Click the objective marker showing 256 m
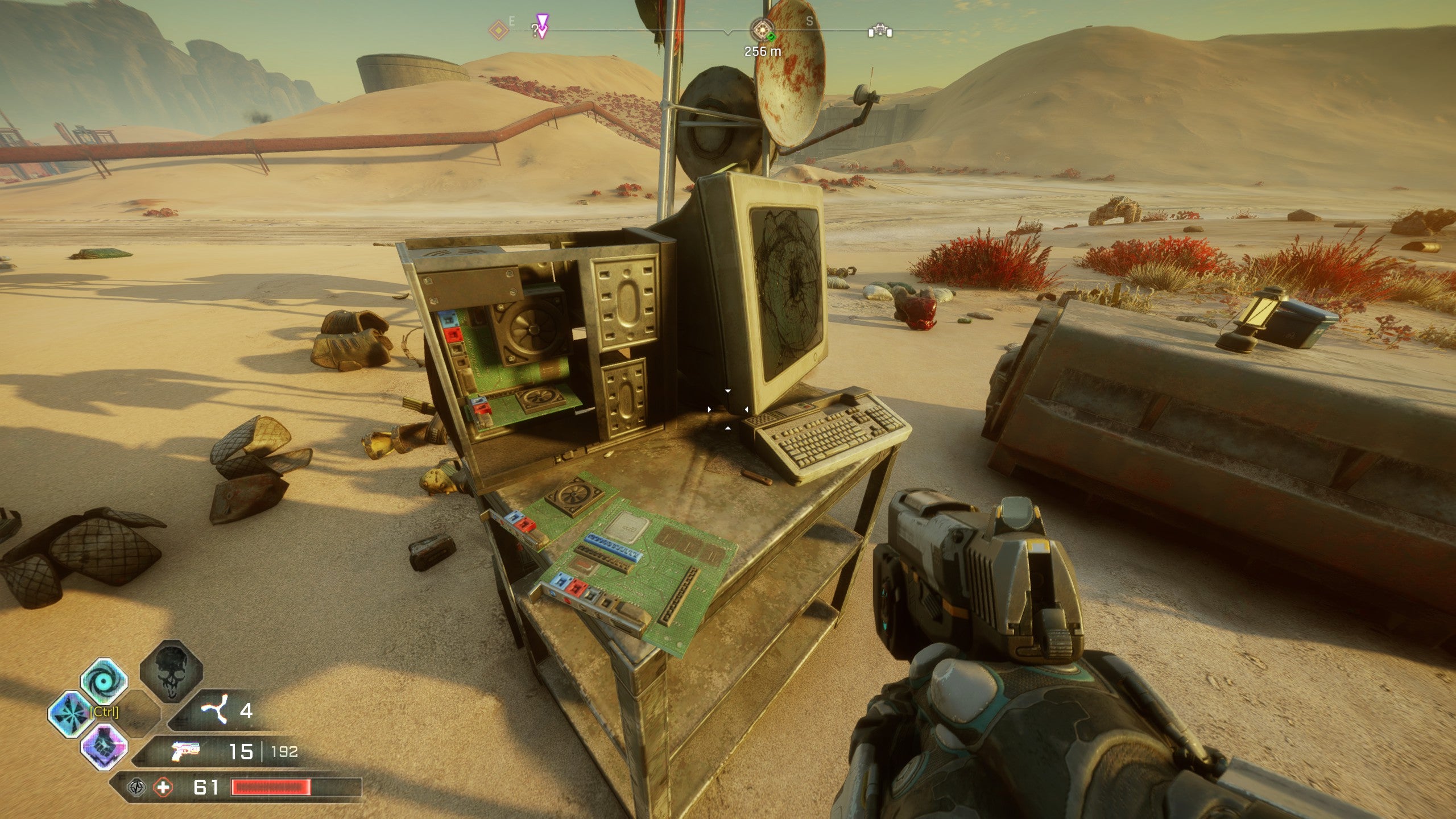This screenshot has width=1456, height=819. click(762, 30)
